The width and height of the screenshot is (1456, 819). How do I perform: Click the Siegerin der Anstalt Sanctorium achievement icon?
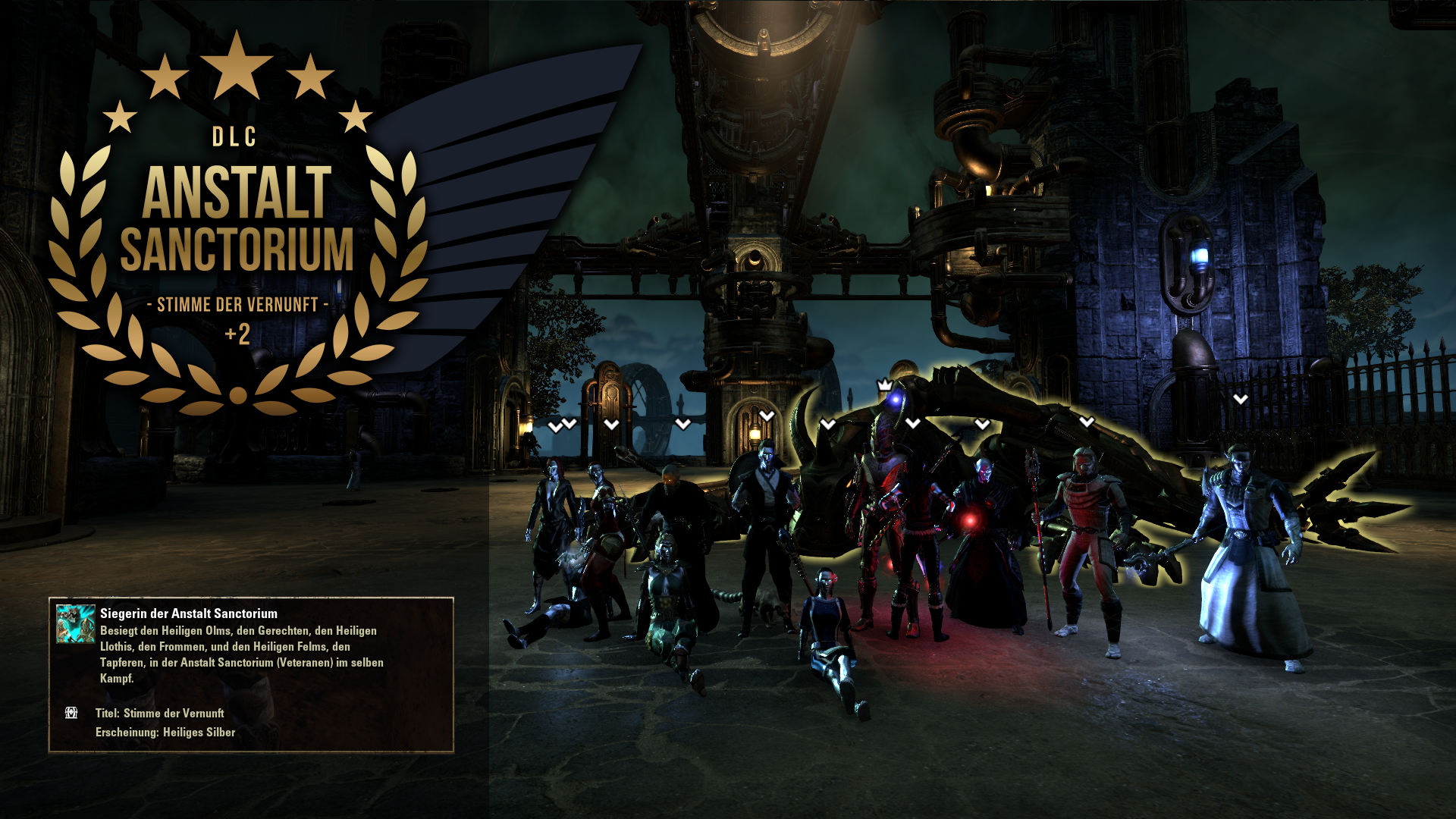coord(76,623)
